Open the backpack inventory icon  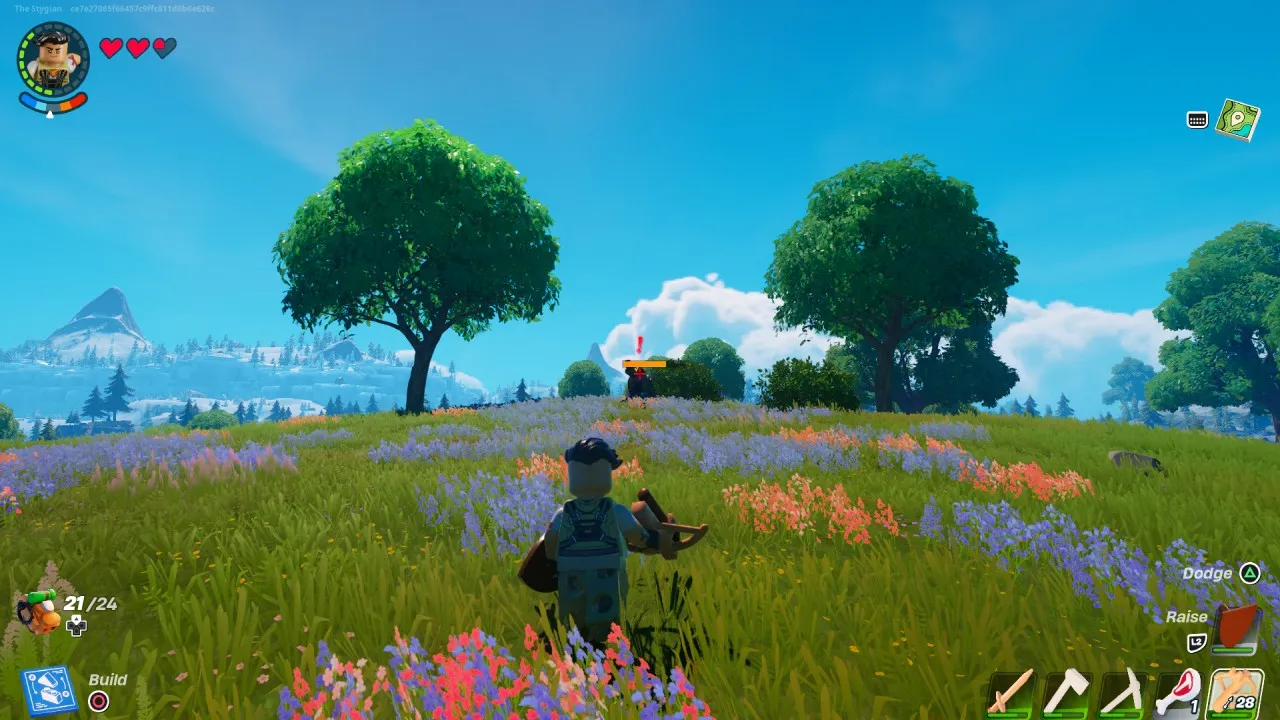(40, 611)
